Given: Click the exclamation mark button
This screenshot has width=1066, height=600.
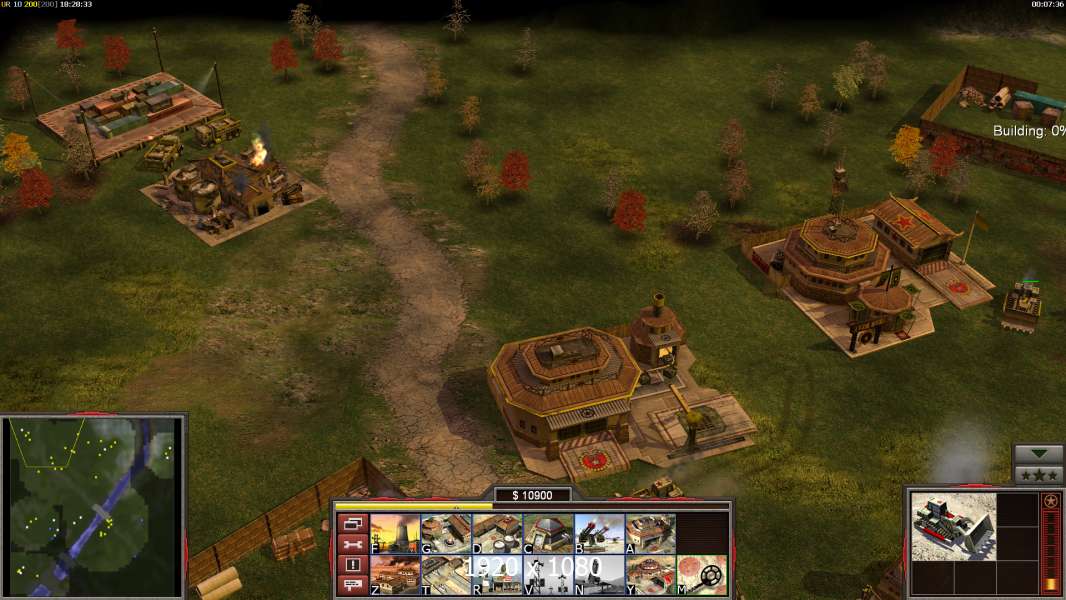Looking at the screenshot, I should [x=352, y=565].
